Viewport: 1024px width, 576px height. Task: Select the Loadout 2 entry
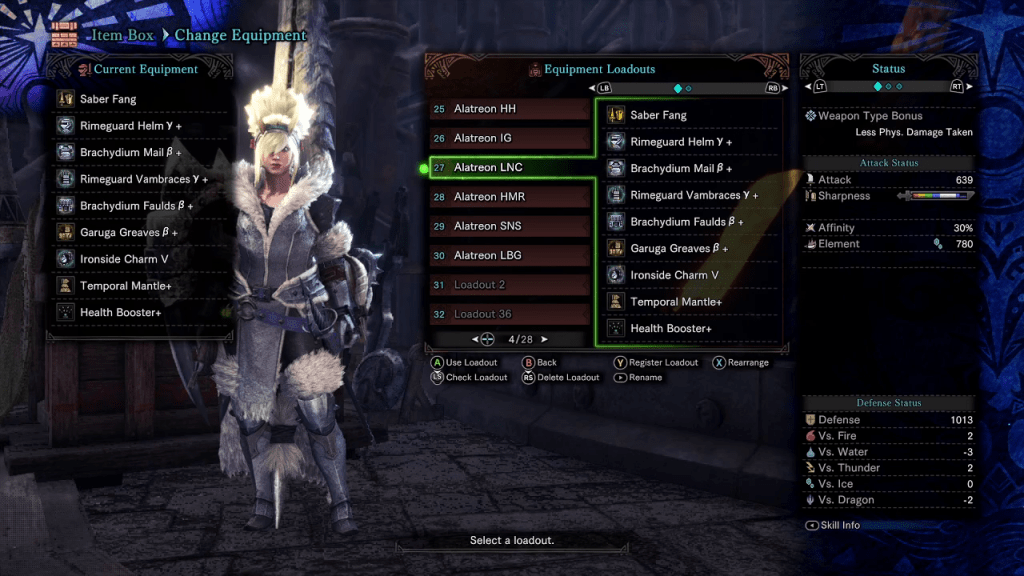[510, 285]
